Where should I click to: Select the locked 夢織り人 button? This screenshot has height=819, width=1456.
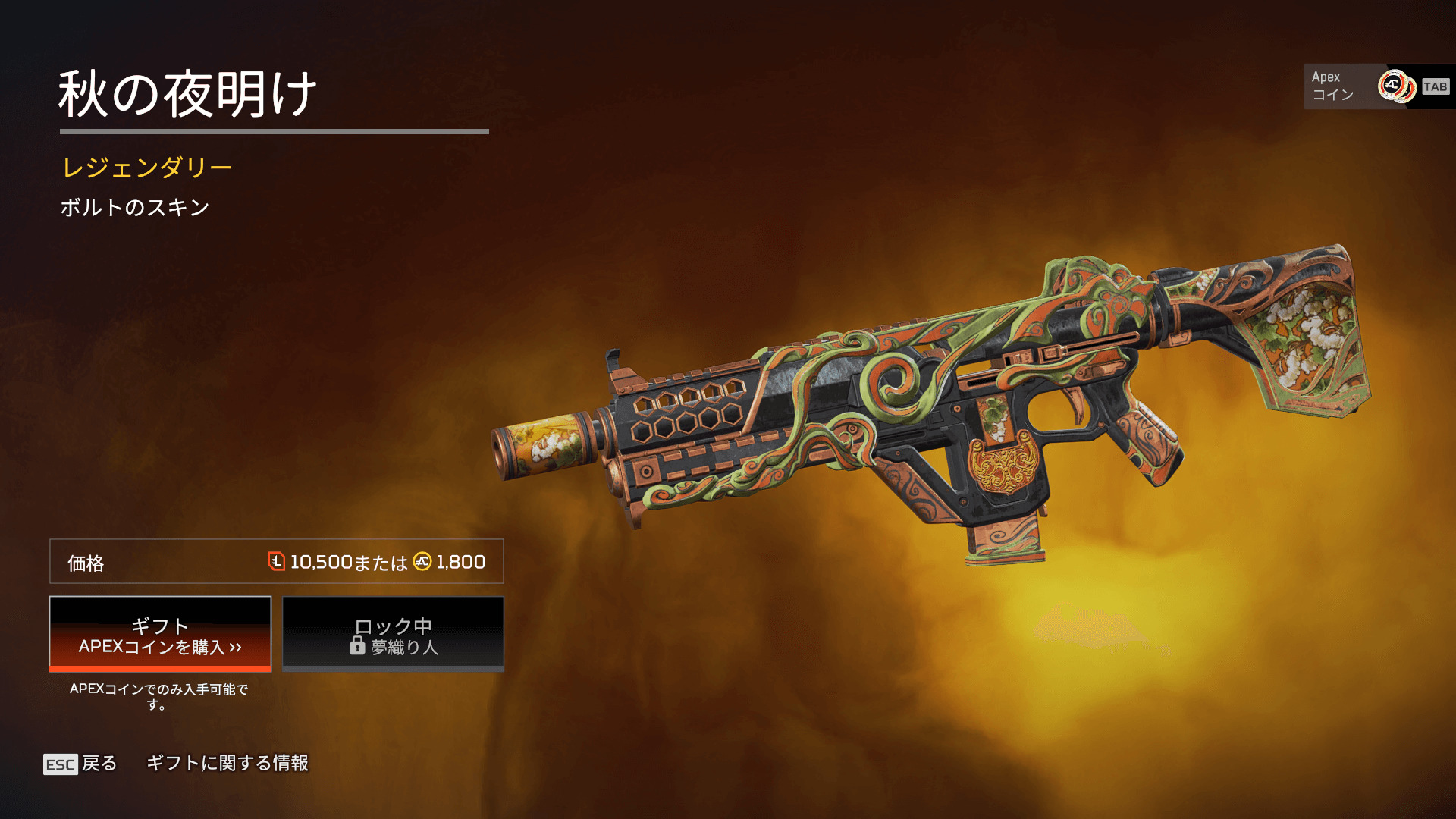(x=393, y=635)
